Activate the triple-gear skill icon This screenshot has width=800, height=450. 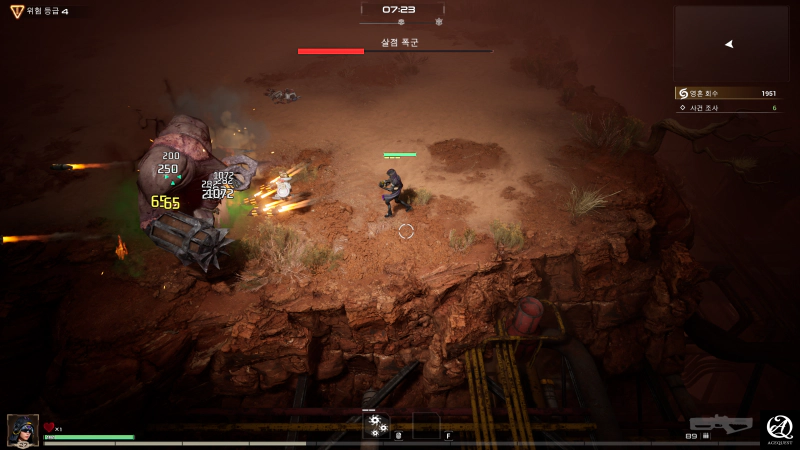[x=376, y=425]
